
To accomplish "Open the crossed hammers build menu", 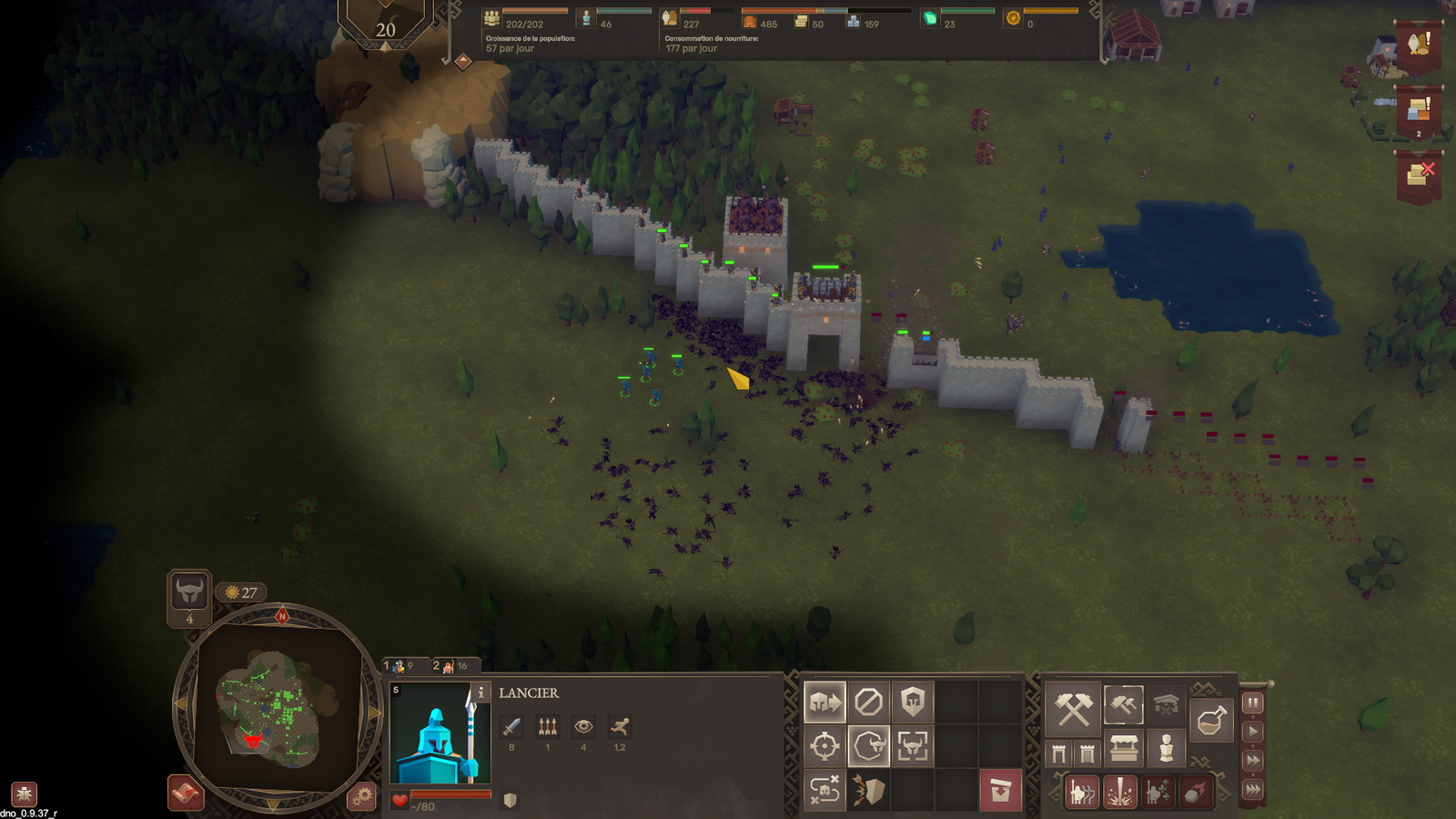I will pos(1073,709).
